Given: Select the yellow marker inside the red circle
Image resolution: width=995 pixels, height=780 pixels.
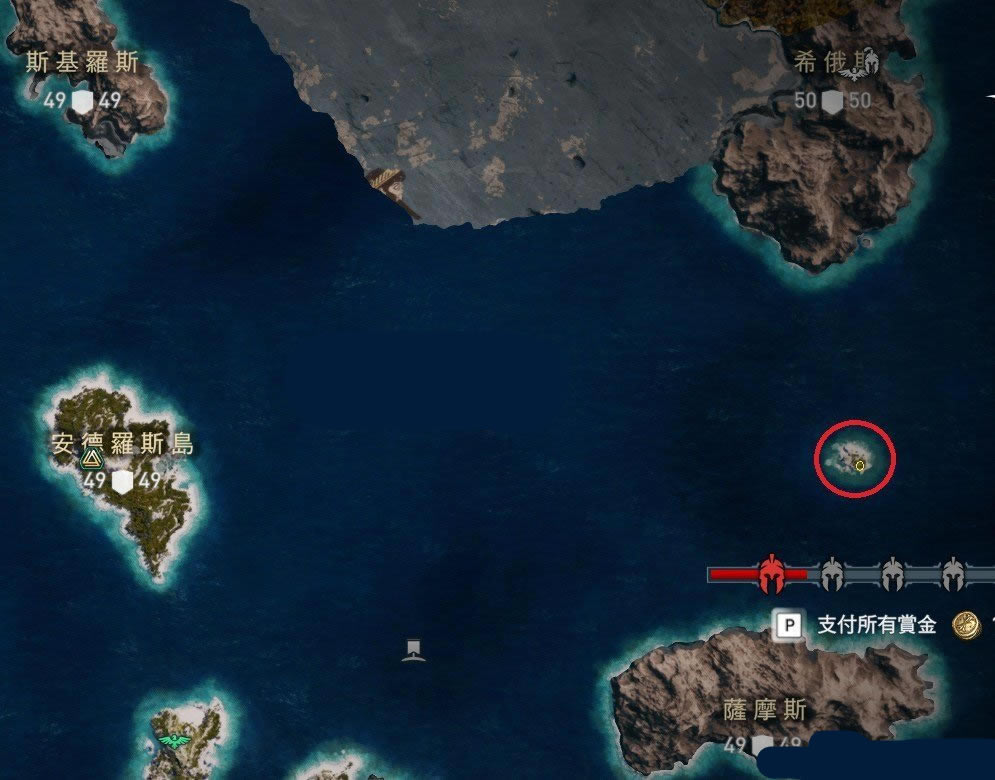Looking at the screenshot, I should coord(859,465).
